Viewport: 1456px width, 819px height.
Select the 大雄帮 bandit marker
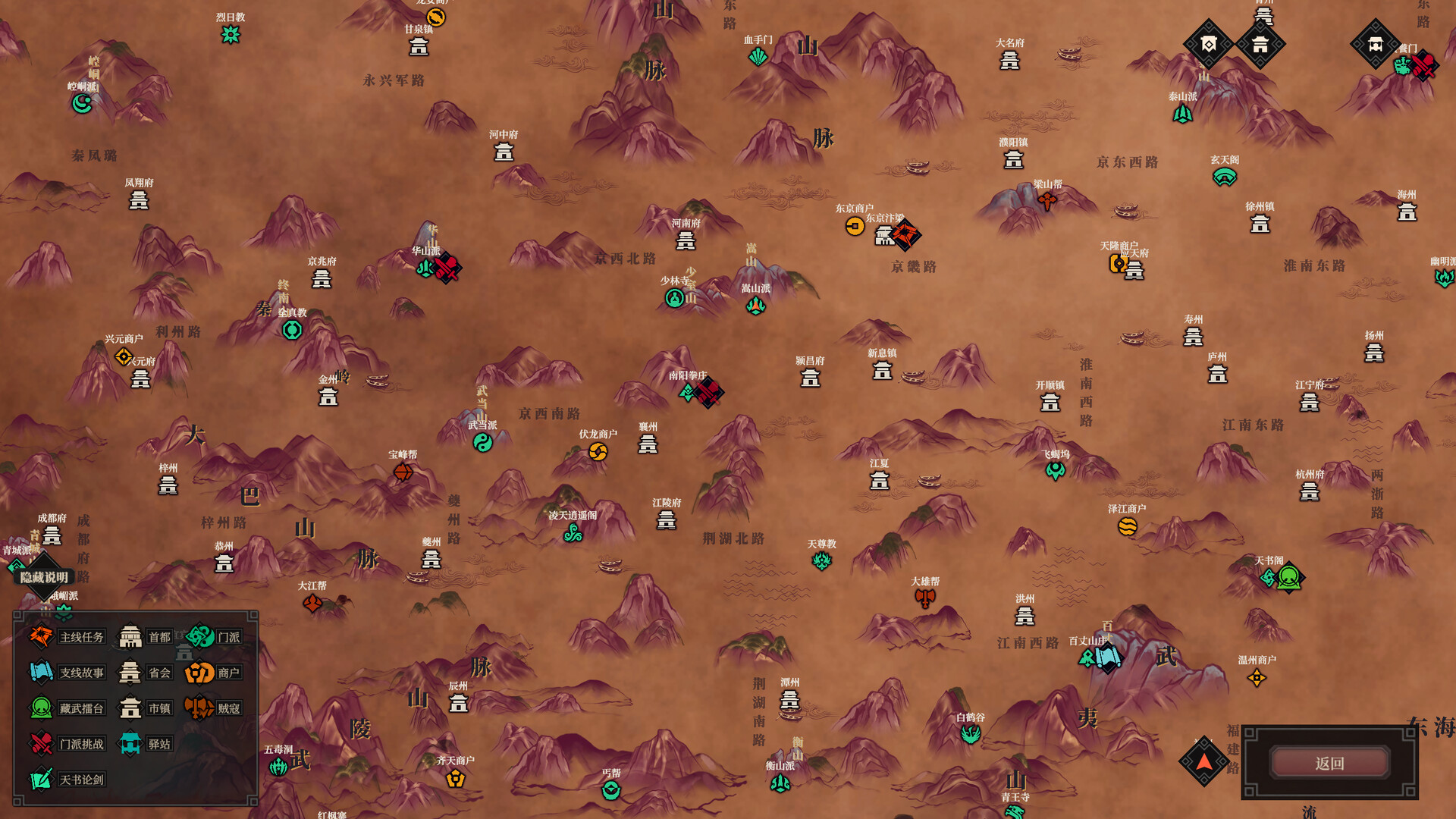tap(925, 598)
